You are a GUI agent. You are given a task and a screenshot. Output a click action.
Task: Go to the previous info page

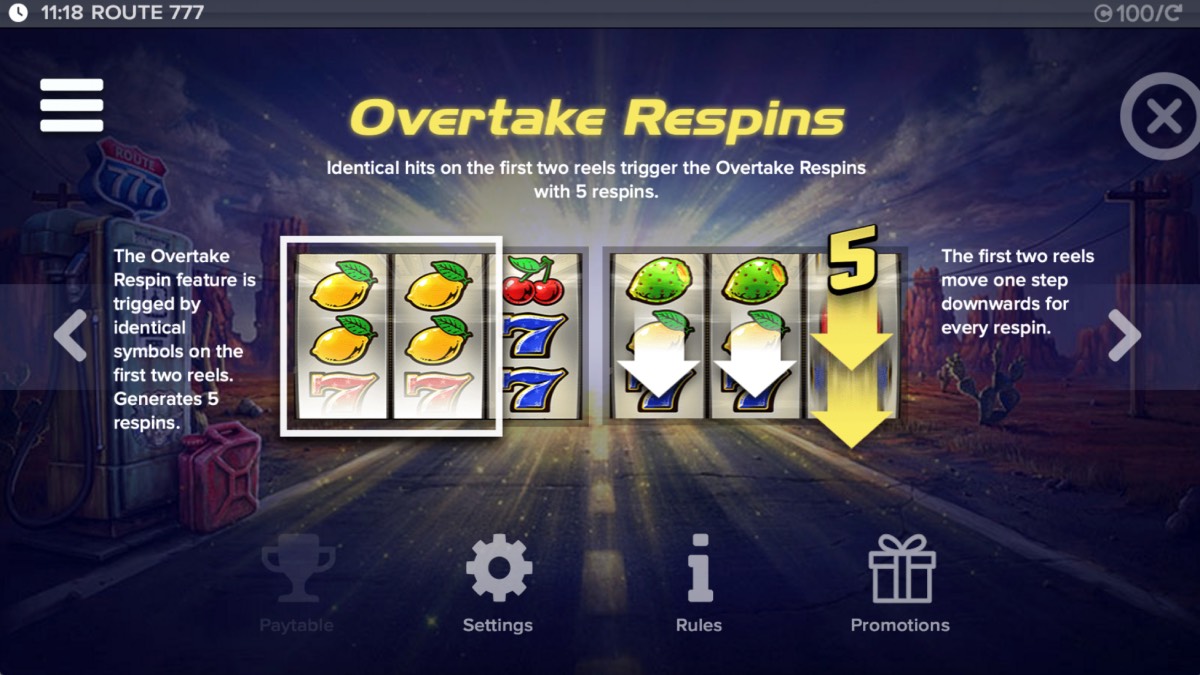(70, 336)
